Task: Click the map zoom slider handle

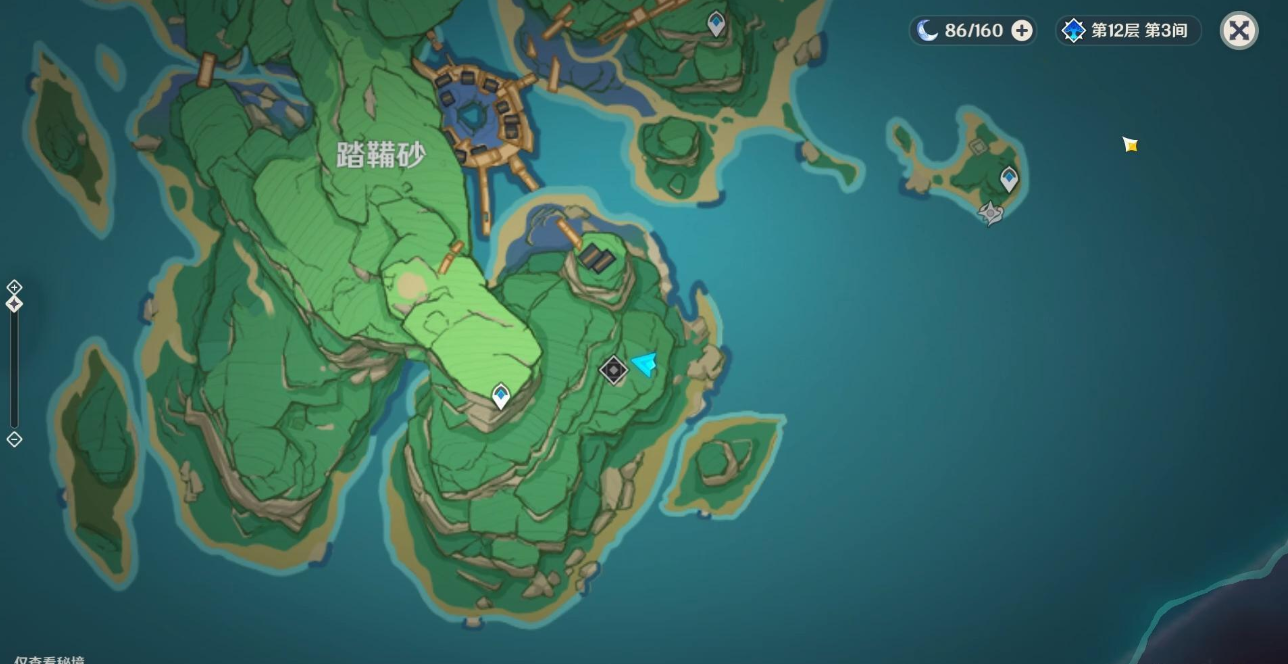Action: tap(14, 303)
